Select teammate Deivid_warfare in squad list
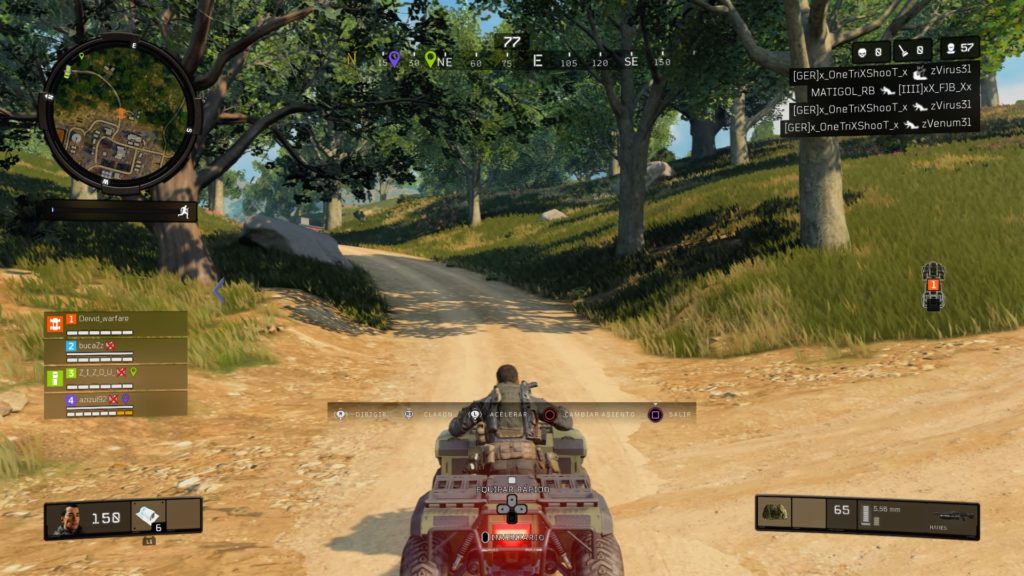1024x576 pixels. click(x=115, y=324)
